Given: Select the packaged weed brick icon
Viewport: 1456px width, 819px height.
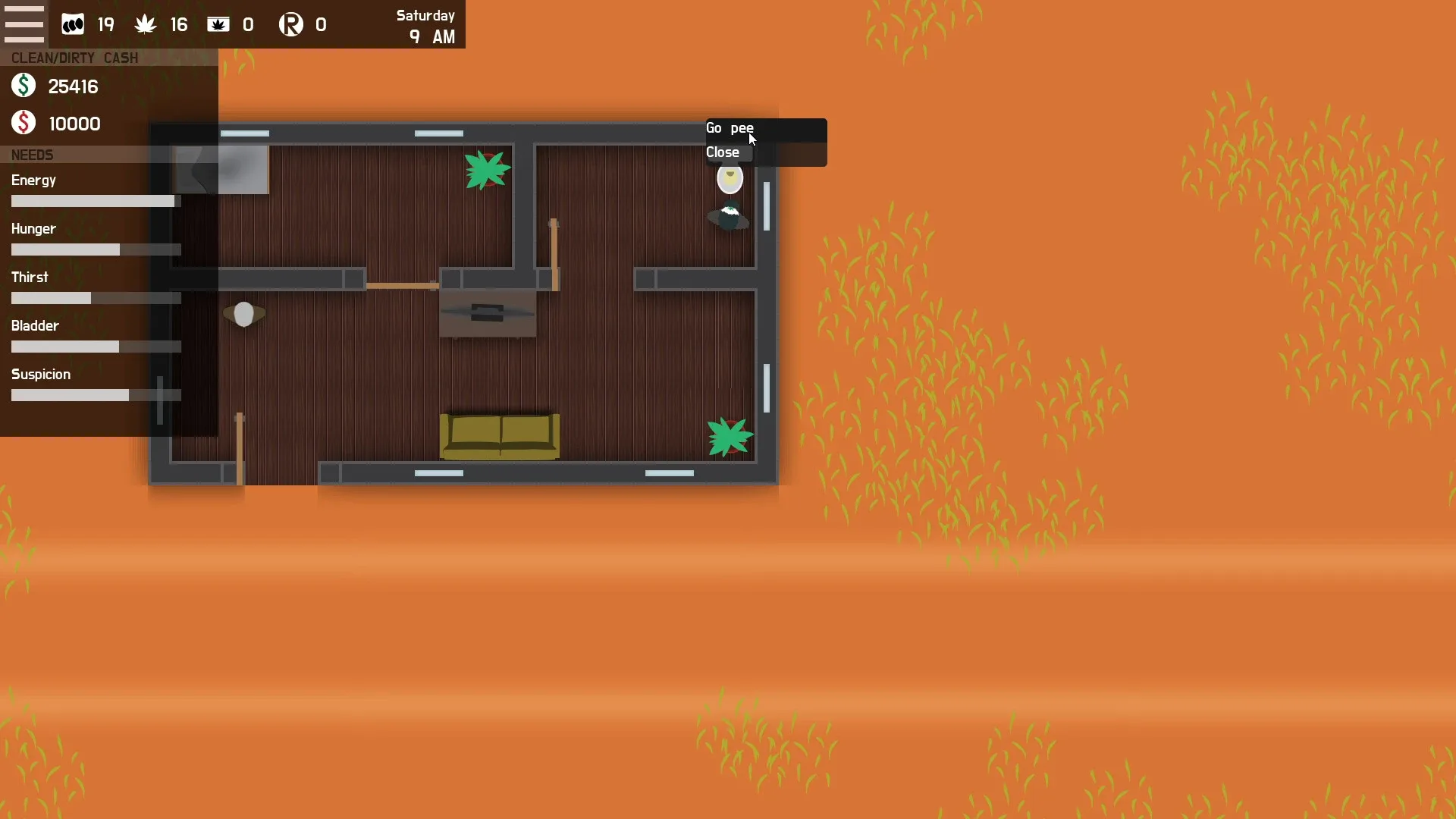Looking at the screenshot, I should pos(218,24).
